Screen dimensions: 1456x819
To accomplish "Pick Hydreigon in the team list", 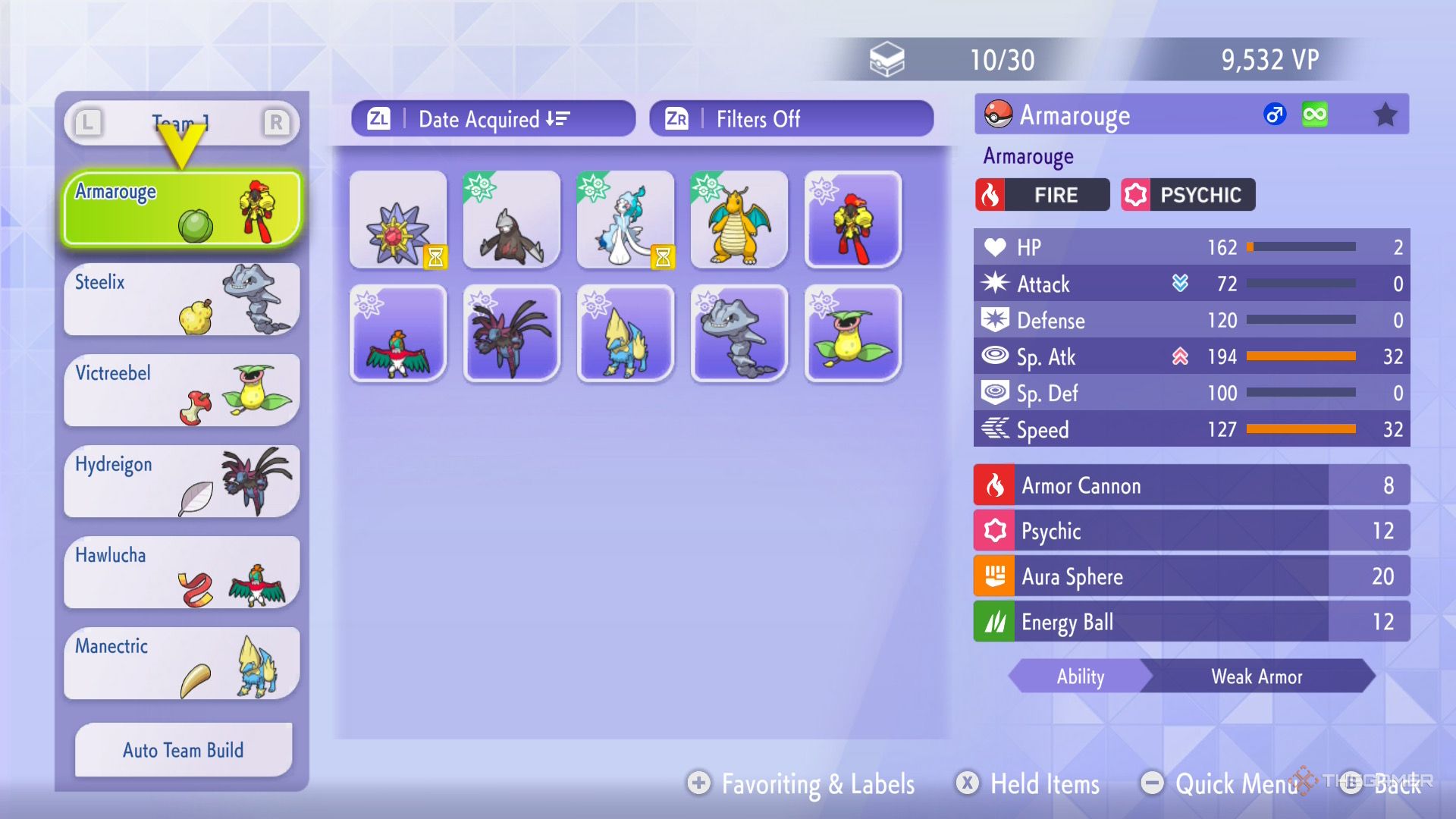I will tap(182, 482).
